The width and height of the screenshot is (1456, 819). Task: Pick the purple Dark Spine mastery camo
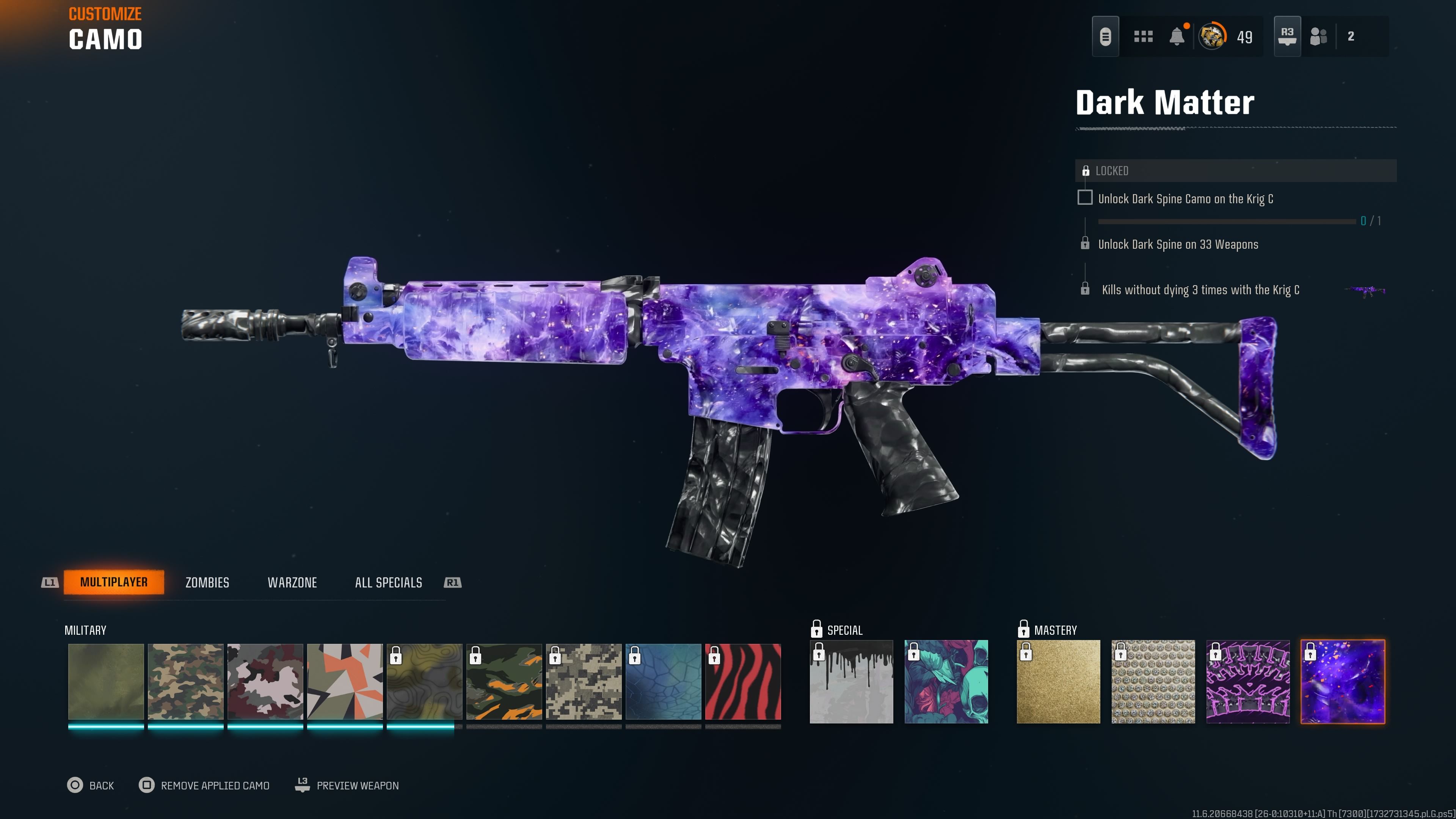[1248, 682]
